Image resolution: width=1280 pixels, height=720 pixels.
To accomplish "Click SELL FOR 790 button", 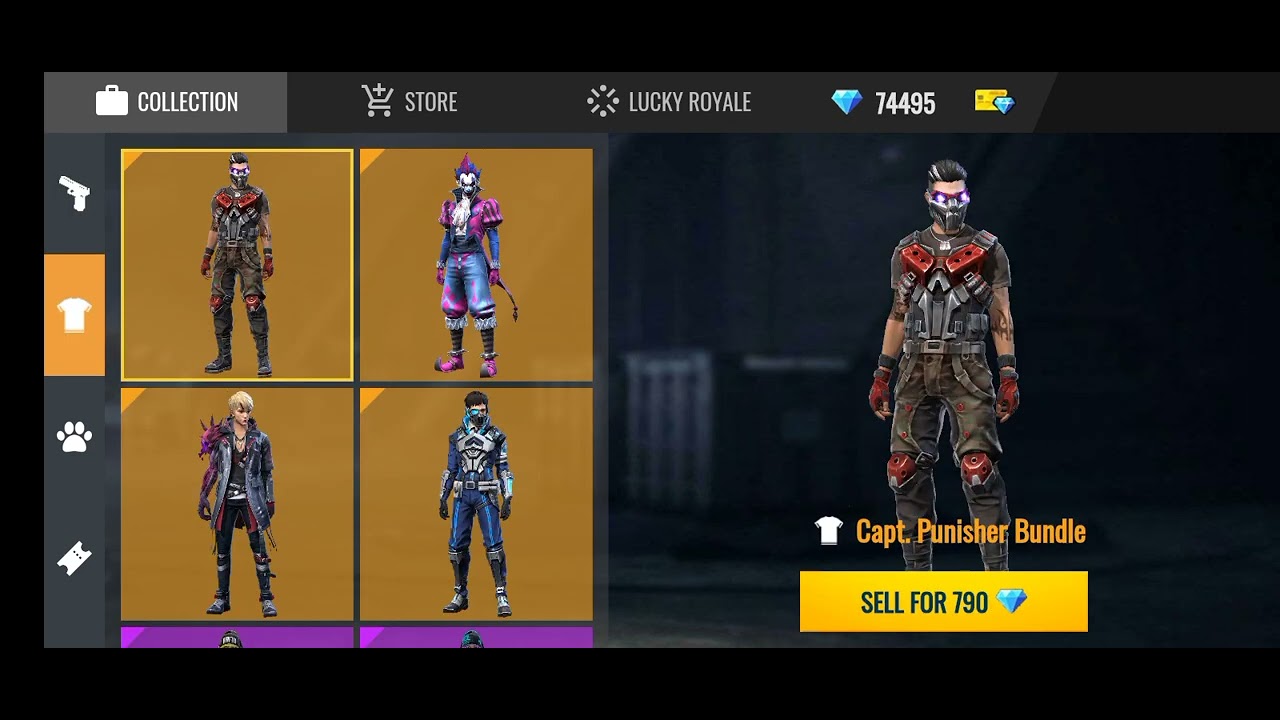I will (x=942, y=601).
